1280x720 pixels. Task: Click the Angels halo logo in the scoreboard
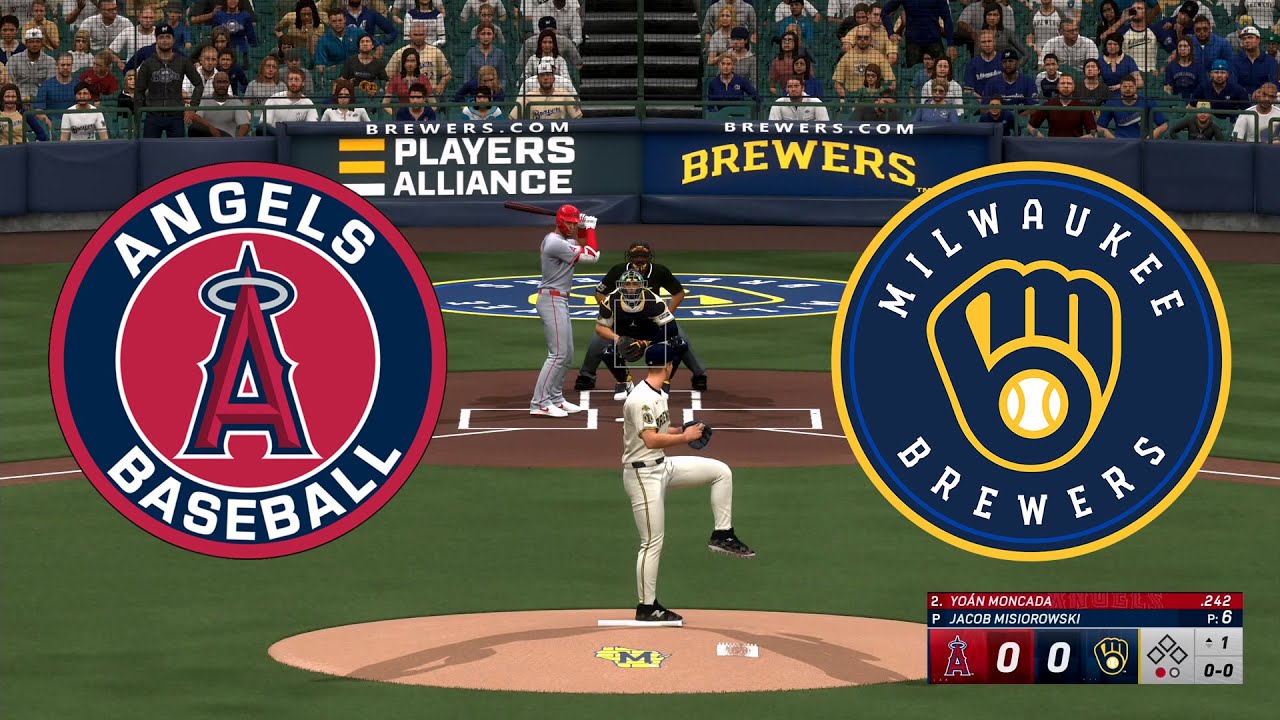(956, 657)
